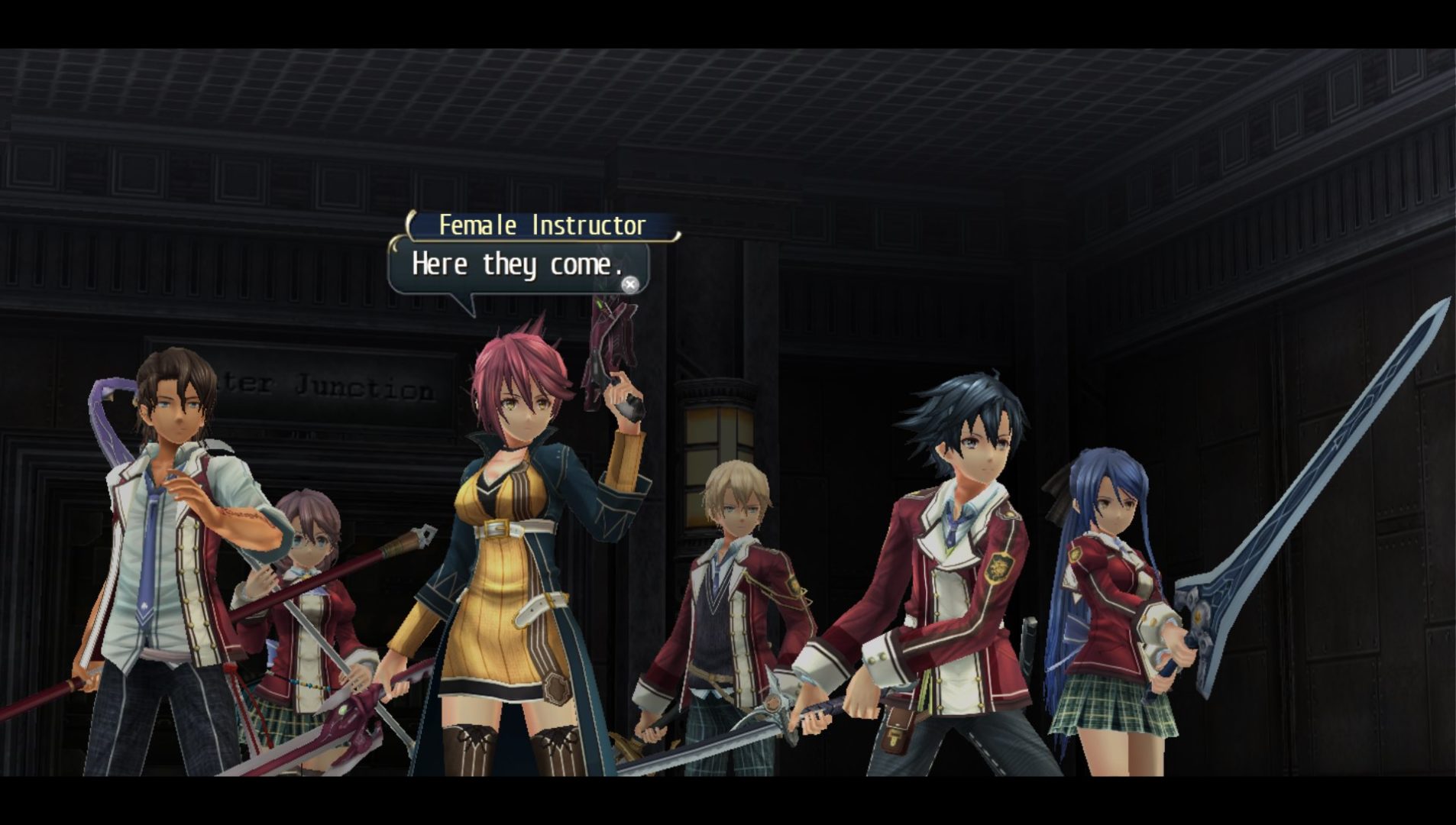The height and width of the screenshot is (825, 1456).
Task: Advance the "Here they come." dialogue bubble
Action: [629, 285]
